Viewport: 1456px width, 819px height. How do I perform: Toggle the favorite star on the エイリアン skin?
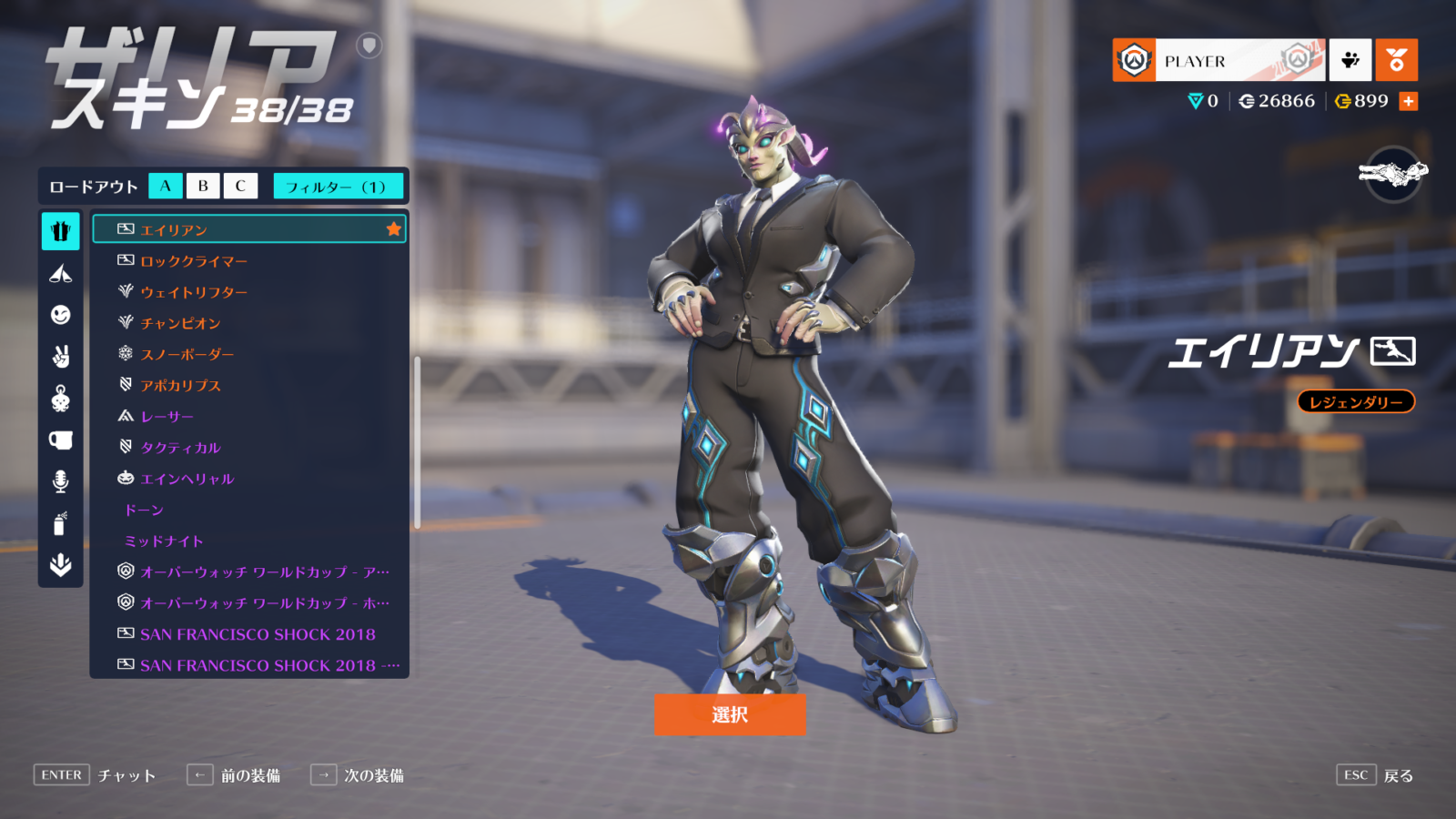coord(393,229)
